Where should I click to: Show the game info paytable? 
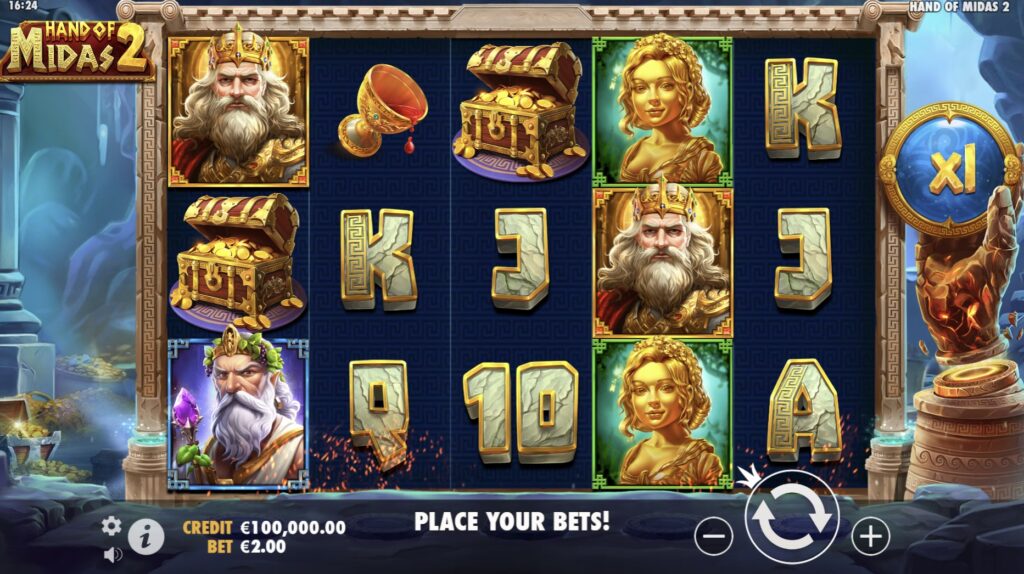coord(146,537)
